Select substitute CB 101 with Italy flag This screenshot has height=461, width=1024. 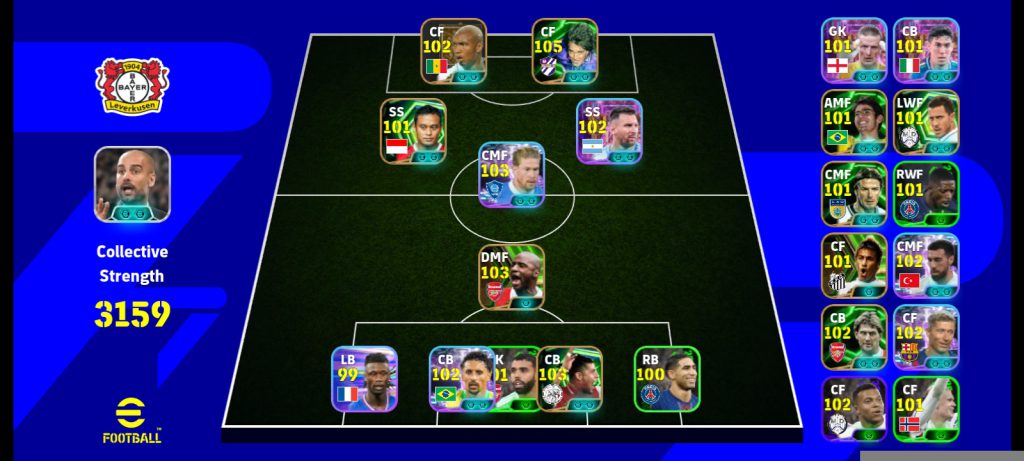point(926,50)
